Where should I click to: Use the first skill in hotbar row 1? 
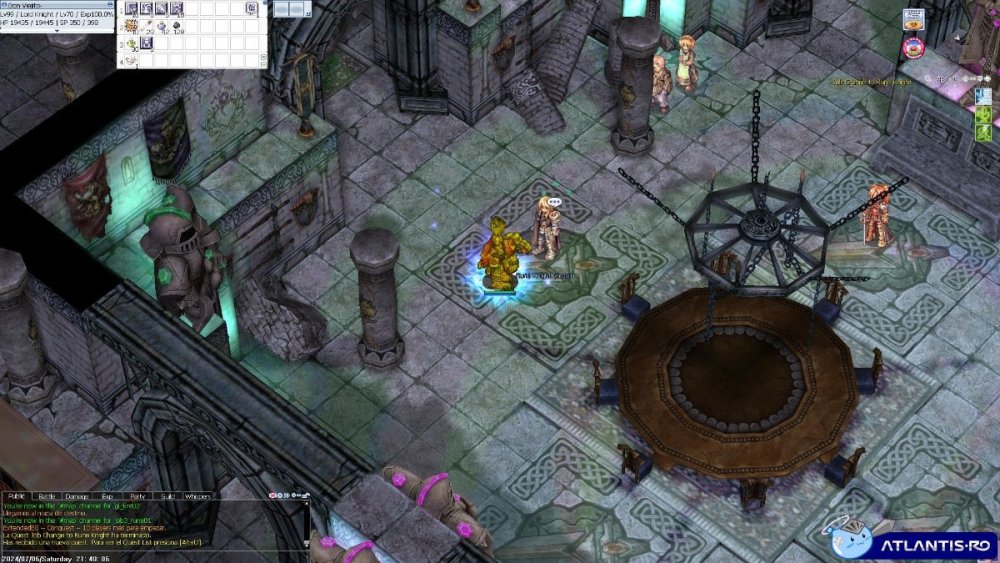pos(131,9)
